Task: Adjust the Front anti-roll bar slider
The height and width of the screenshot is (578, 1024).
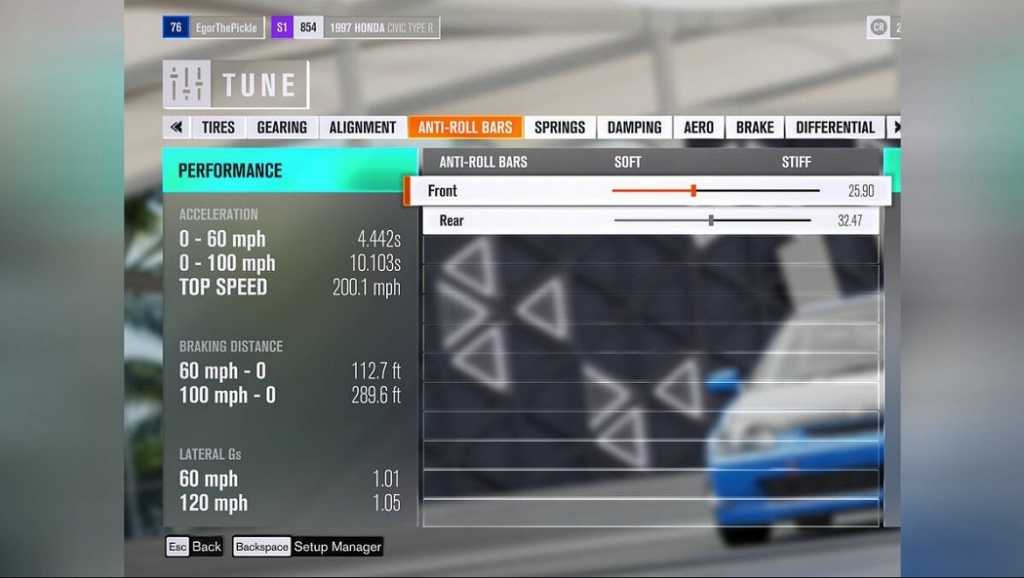Action: [x=693, y=190]
